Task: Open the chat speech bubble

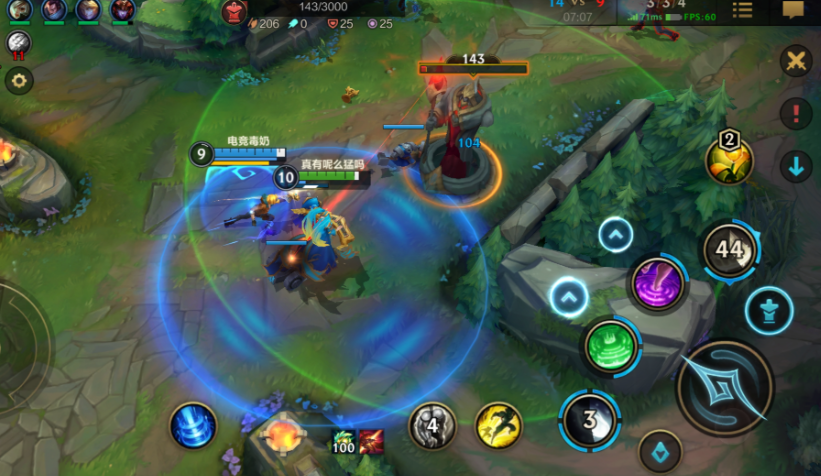Action: (793, 10)
